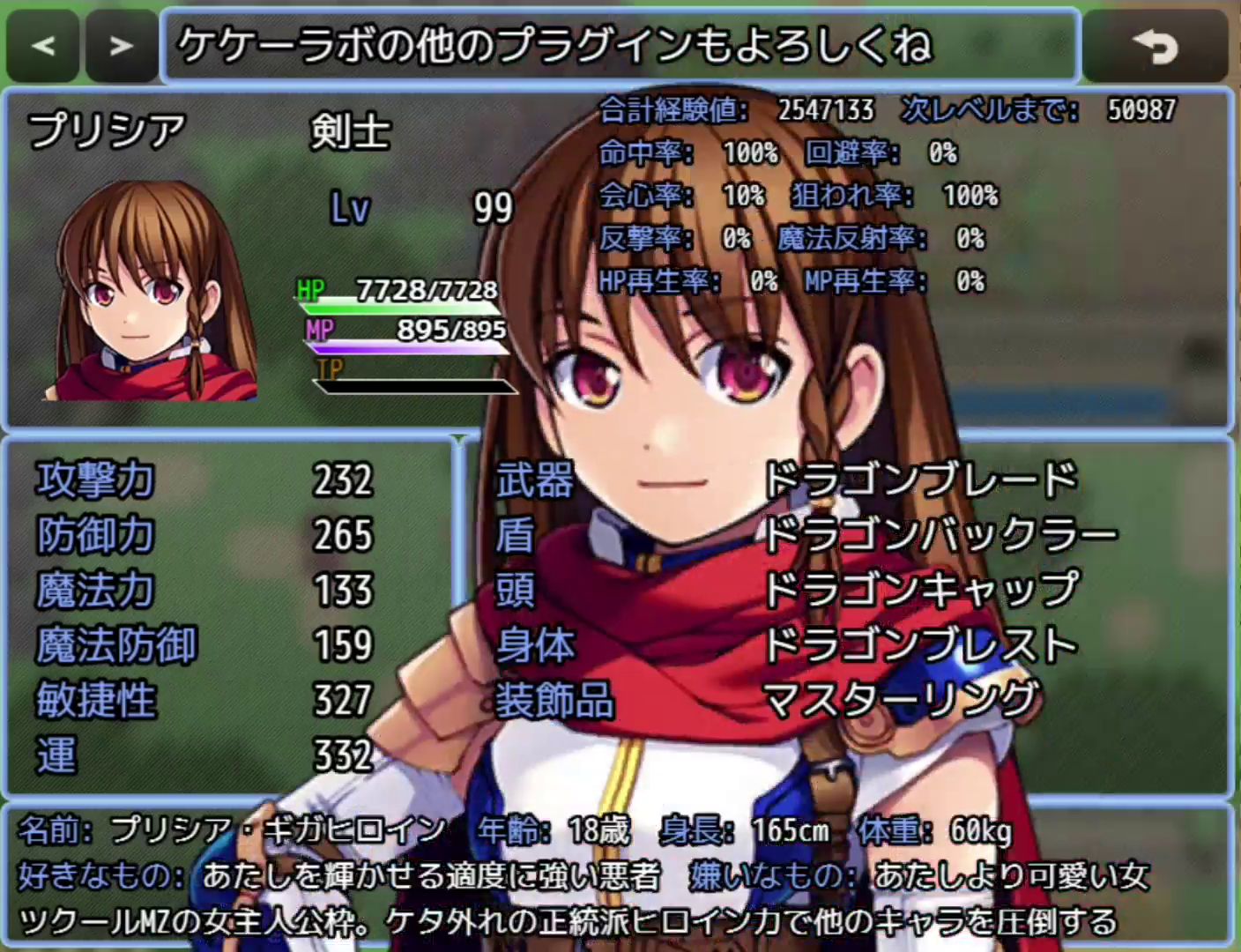Image resolution: width=1241 pixels, height=952 pixels.
Task: Open the message bar ケケーラボの他のプラグインもよろしくね
Action: click(x=617, y=48)
